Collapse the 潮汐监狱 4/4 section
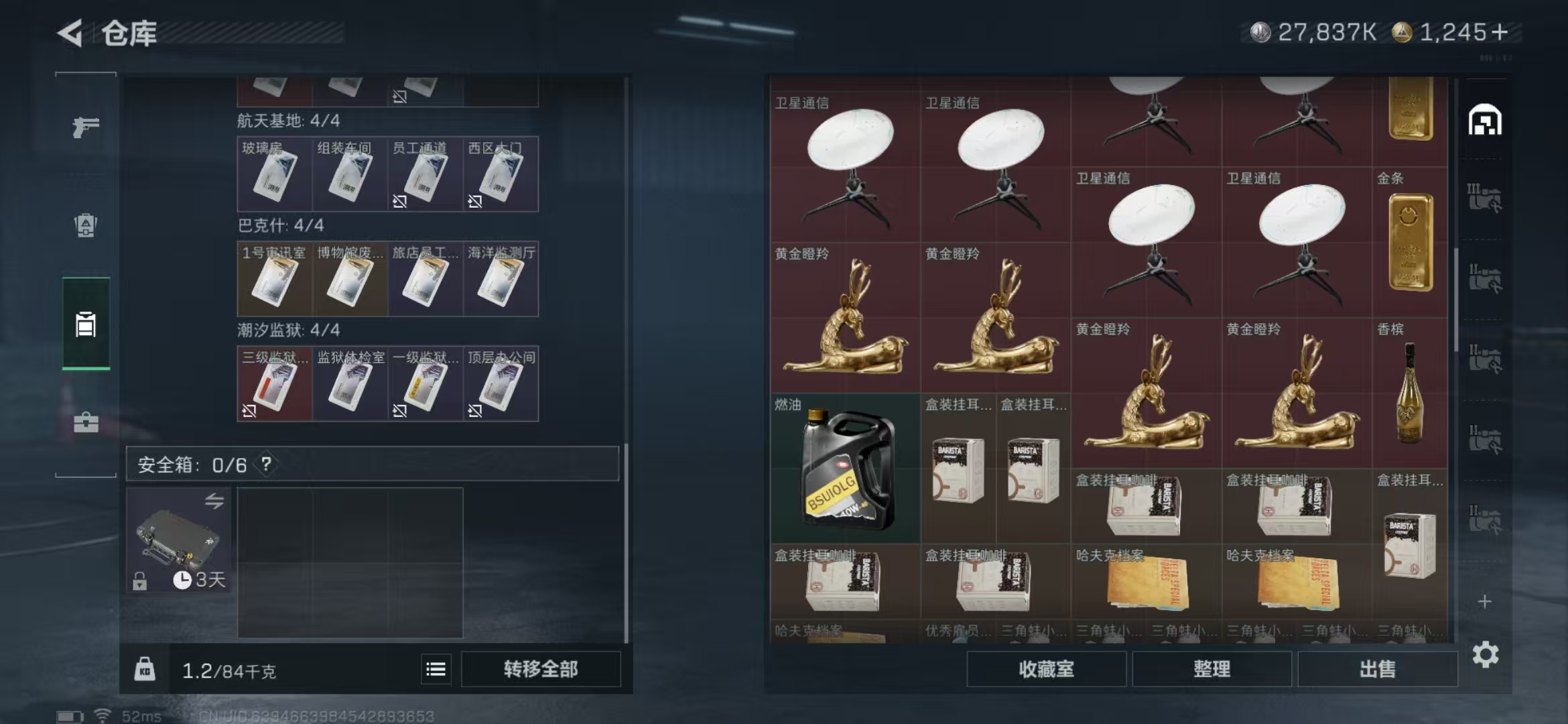The width and height of the screenshot is (1568, 724). pyautogui.click(x=287, y=330)
